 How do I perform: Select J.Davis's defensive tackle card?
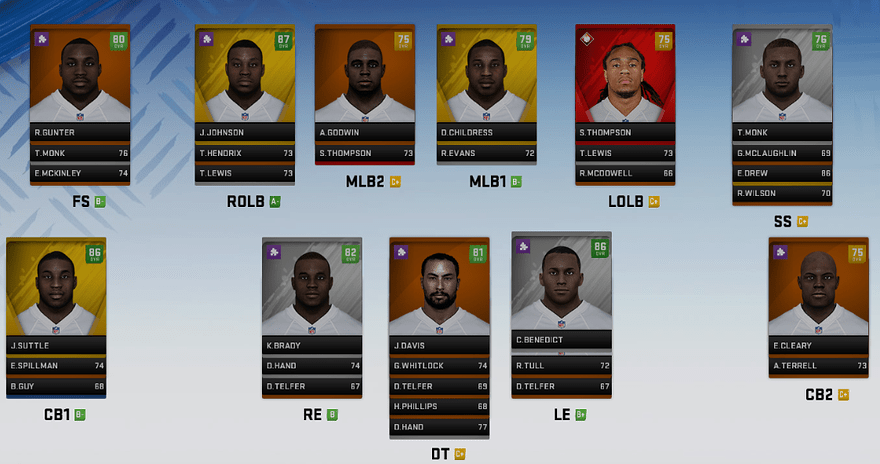439,290
